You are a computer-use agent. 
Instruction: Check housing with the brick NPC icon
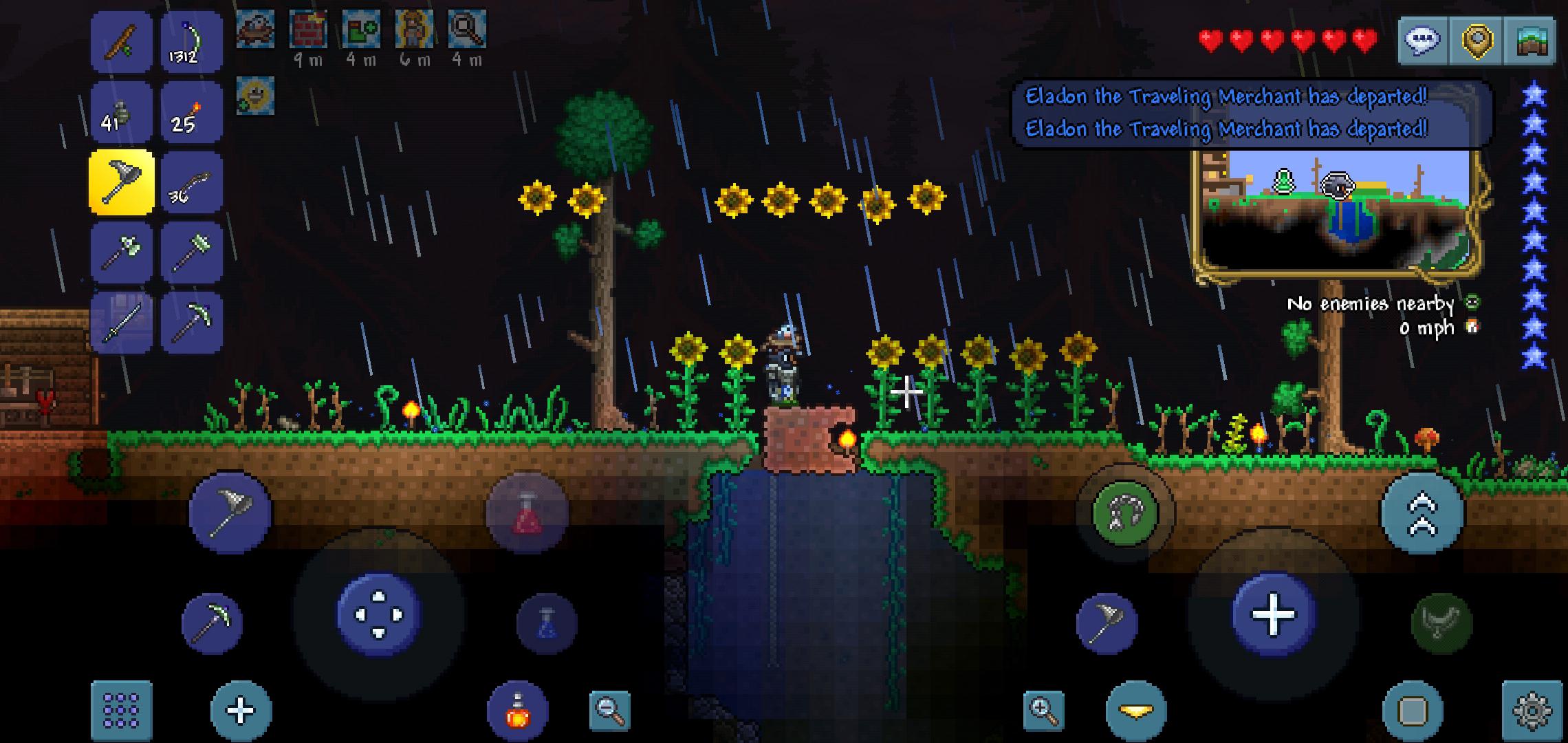309,29
